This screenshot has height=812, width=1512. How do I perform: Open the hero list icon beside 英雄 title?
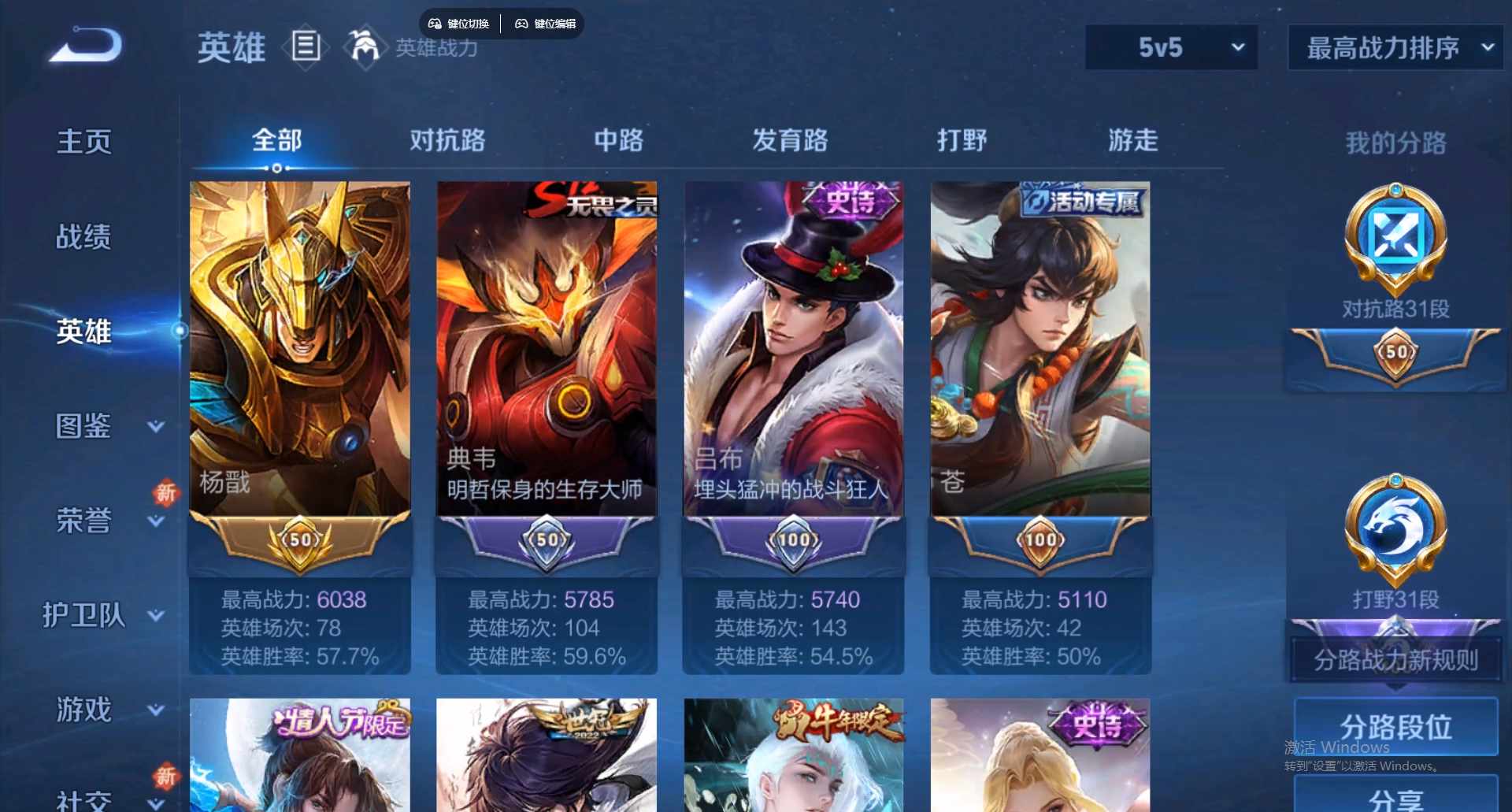click(306, 47)
